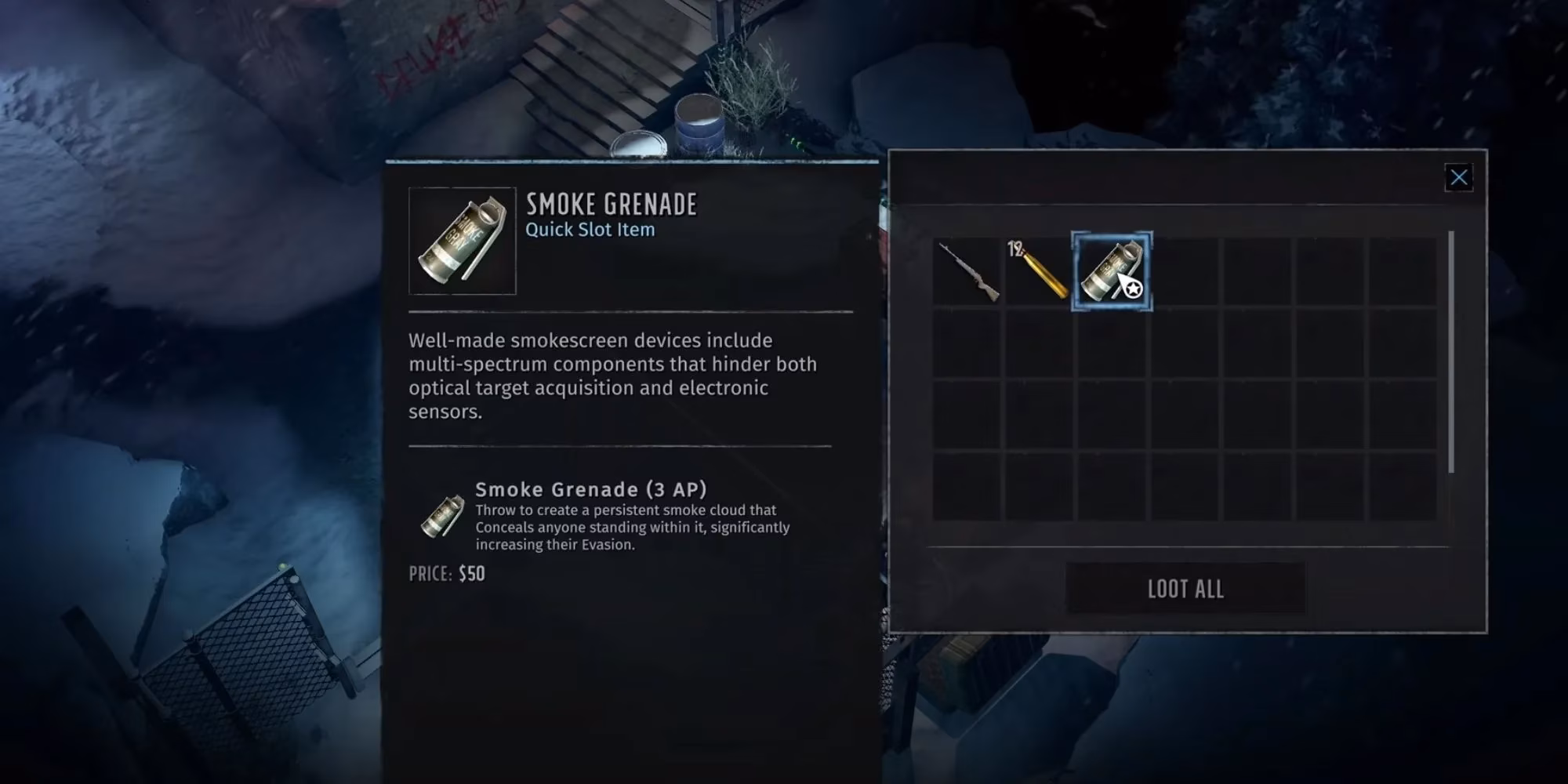This screenshot has height=784, width=1568.
Task: Close the loot container with the X
Action: click(1459, 177)
